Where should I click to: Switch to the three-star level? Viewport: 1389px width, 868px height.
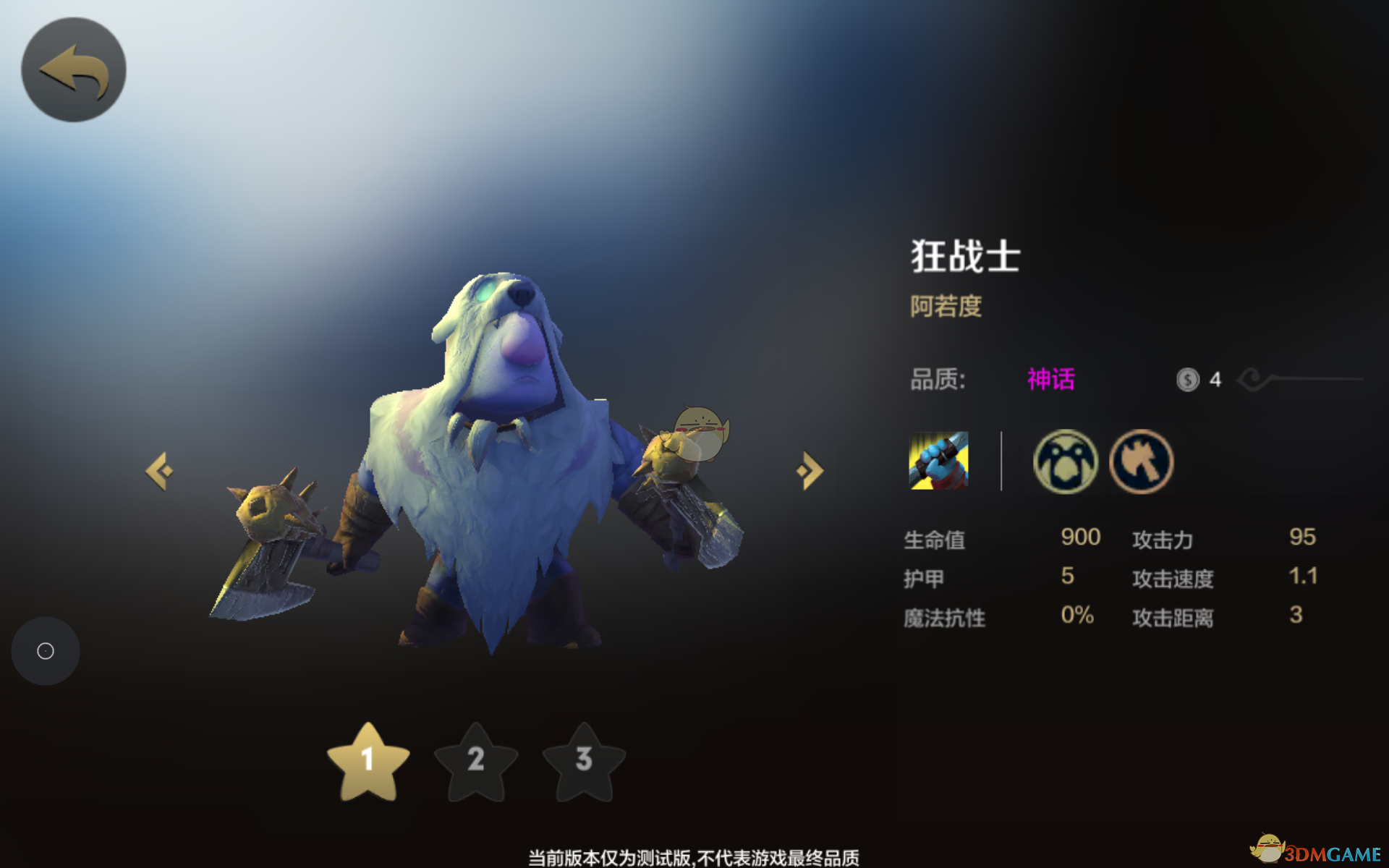(x=584, y=762)
